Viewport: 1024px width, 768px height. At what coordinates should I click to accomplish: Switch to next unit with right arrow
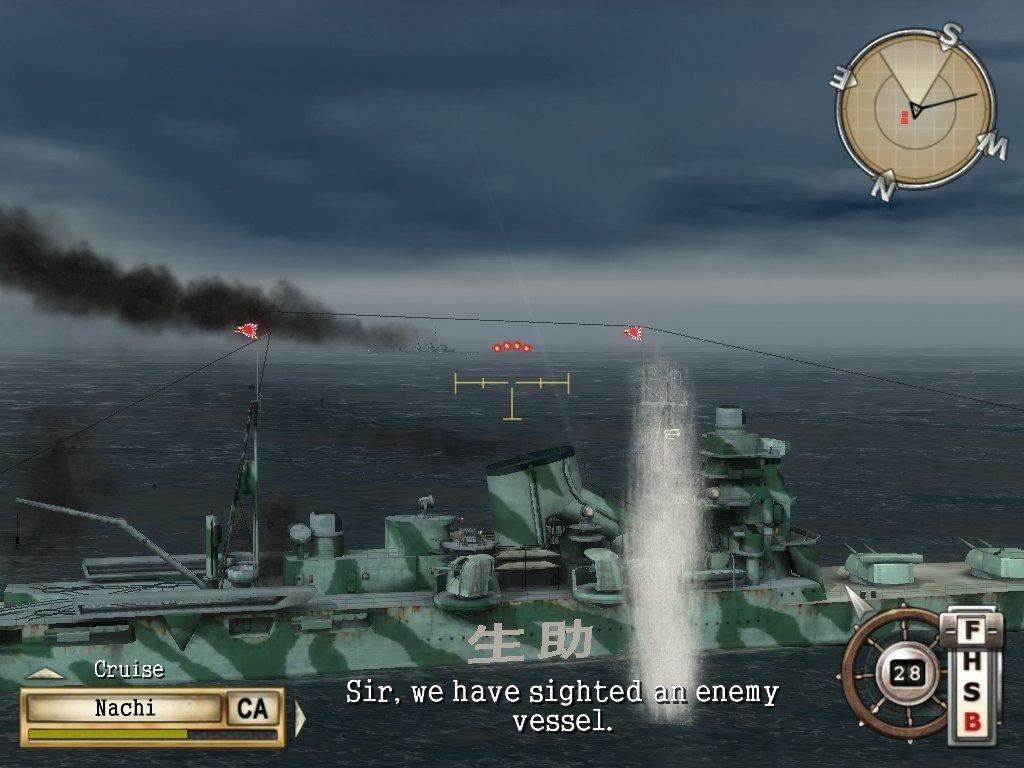pyautogui.click(x=299, y=717)
